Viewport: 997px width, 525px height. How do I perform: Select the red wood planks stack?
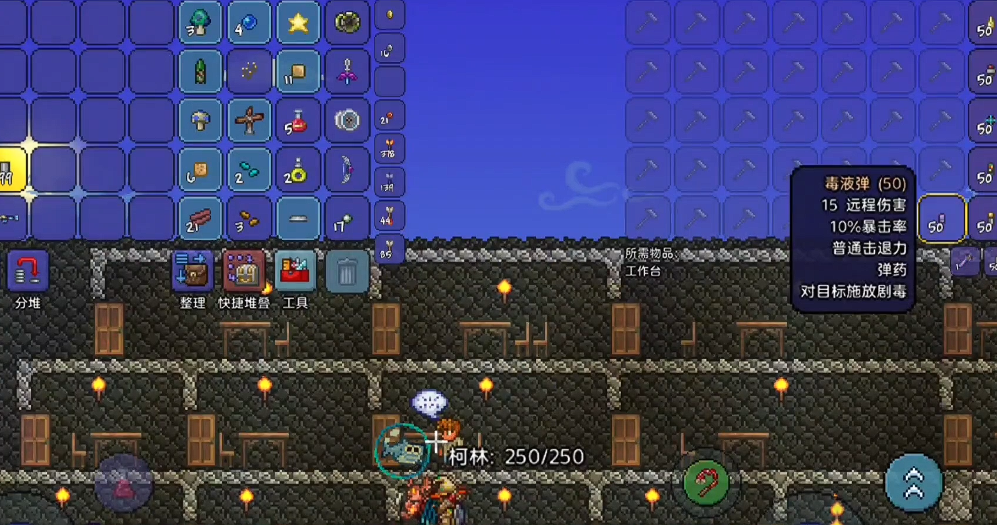tap(200, 219)
